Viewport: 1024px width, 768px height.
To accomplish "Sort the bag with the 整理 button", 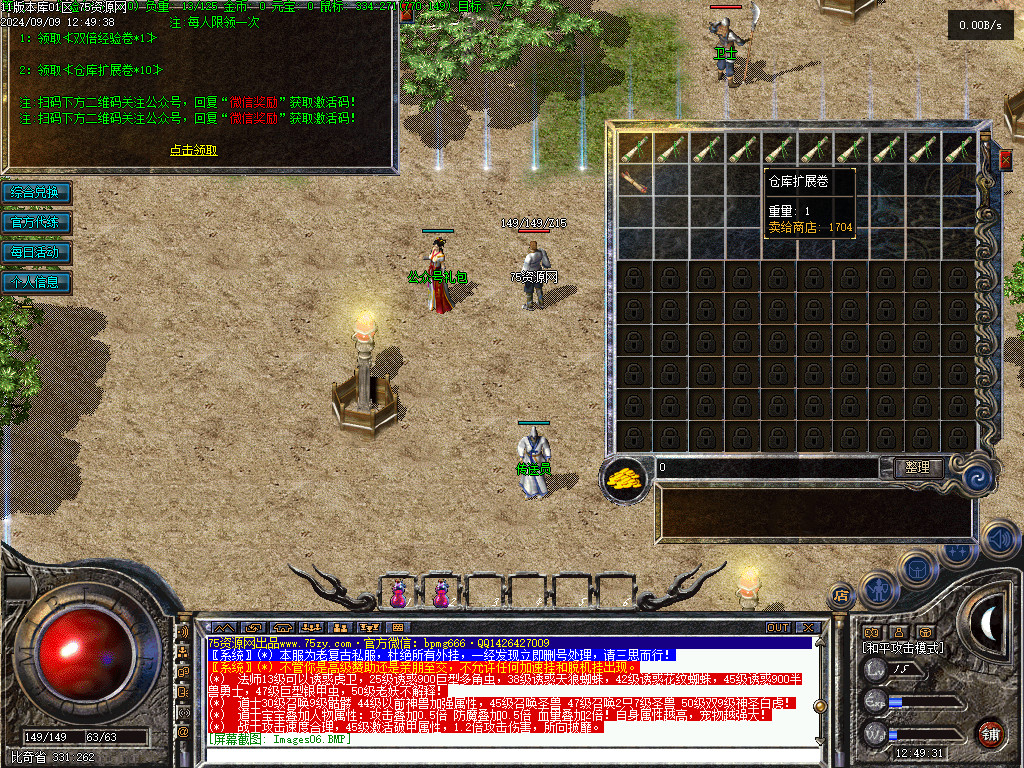I will 916,468.
